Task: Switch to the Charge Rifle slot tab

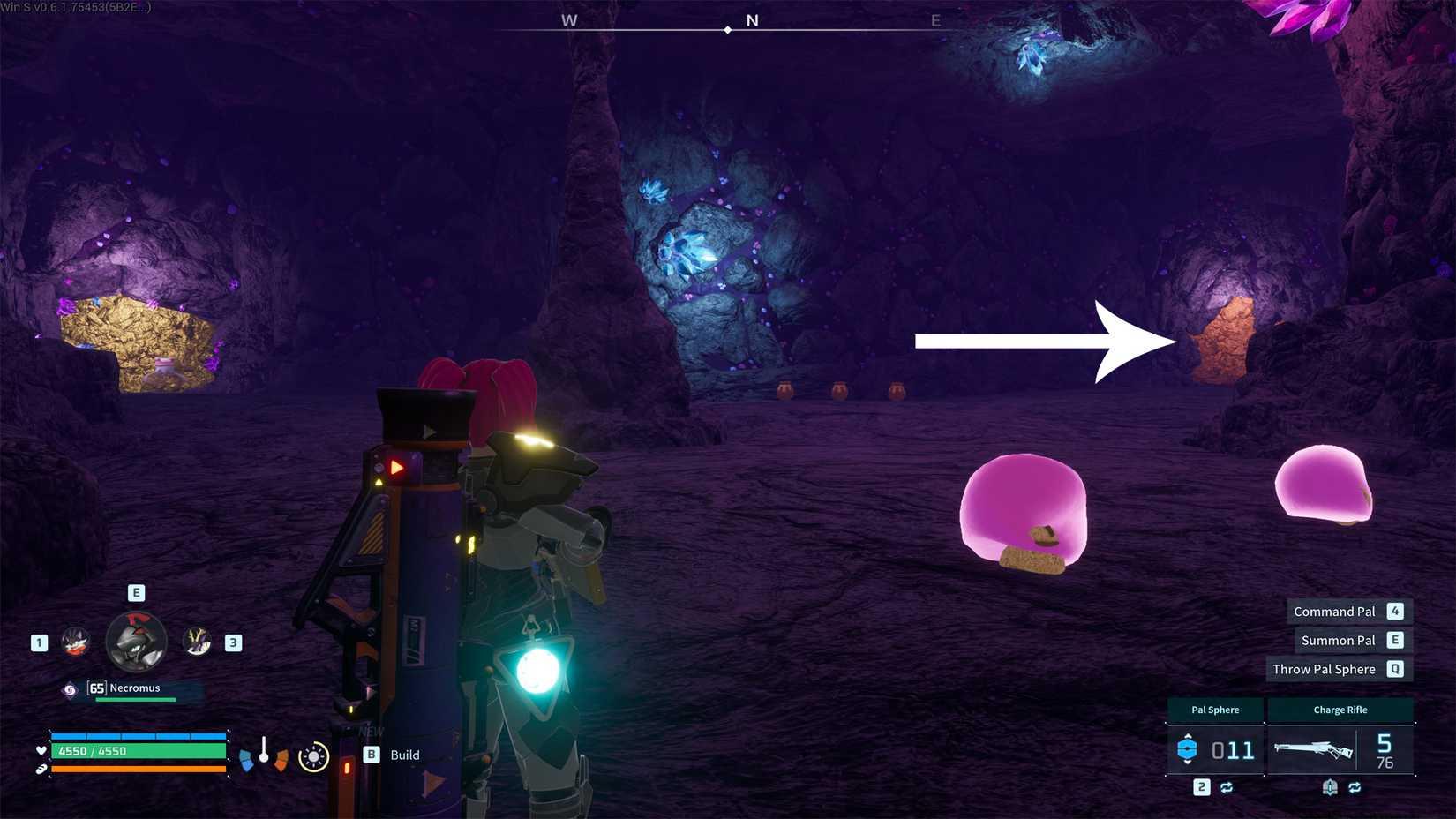Action: (x=1340, y=710)
